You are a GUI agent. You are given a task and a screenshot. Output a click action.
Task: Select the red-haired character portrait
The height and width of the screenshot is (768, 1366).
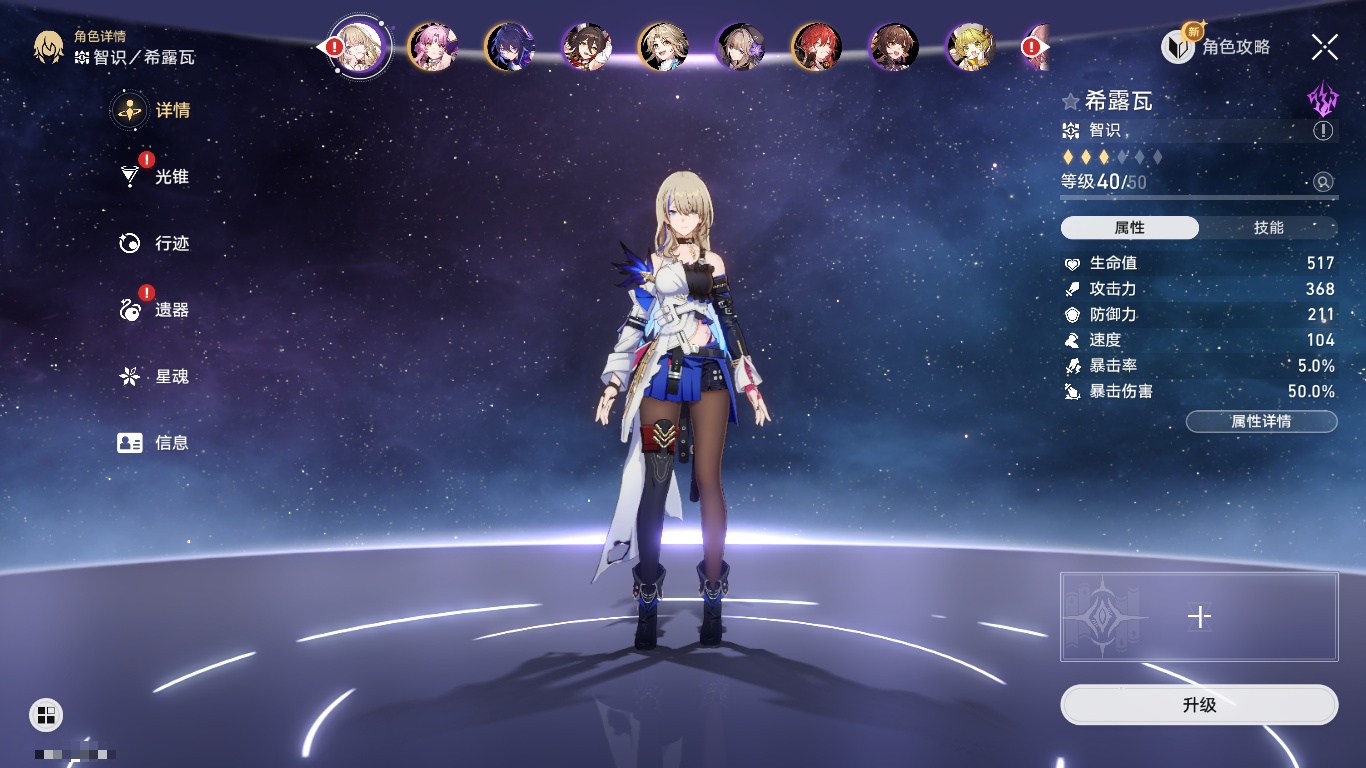click(817, 47)
